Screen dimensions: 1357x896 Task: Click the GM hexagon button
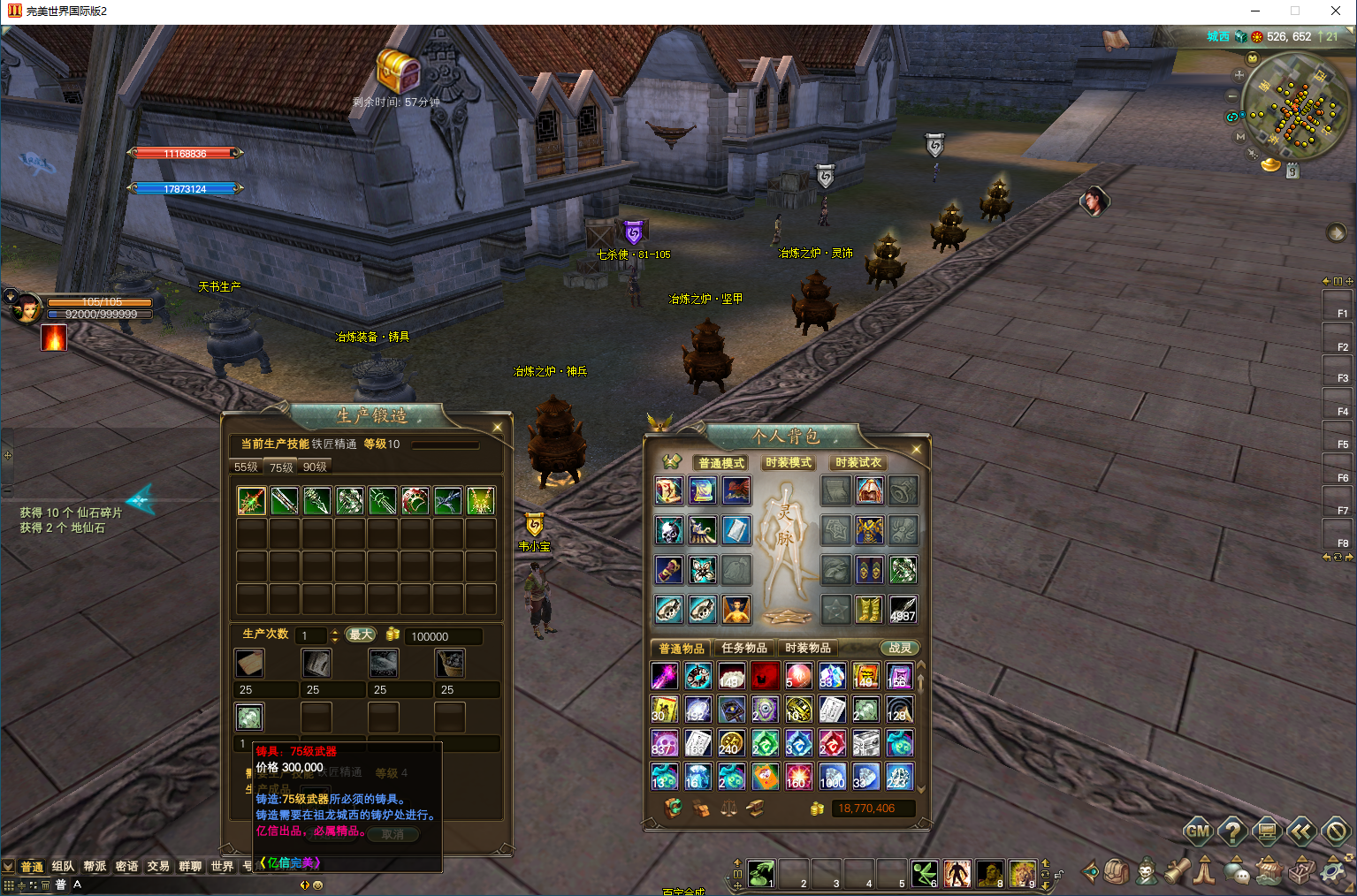point(1199,831)
